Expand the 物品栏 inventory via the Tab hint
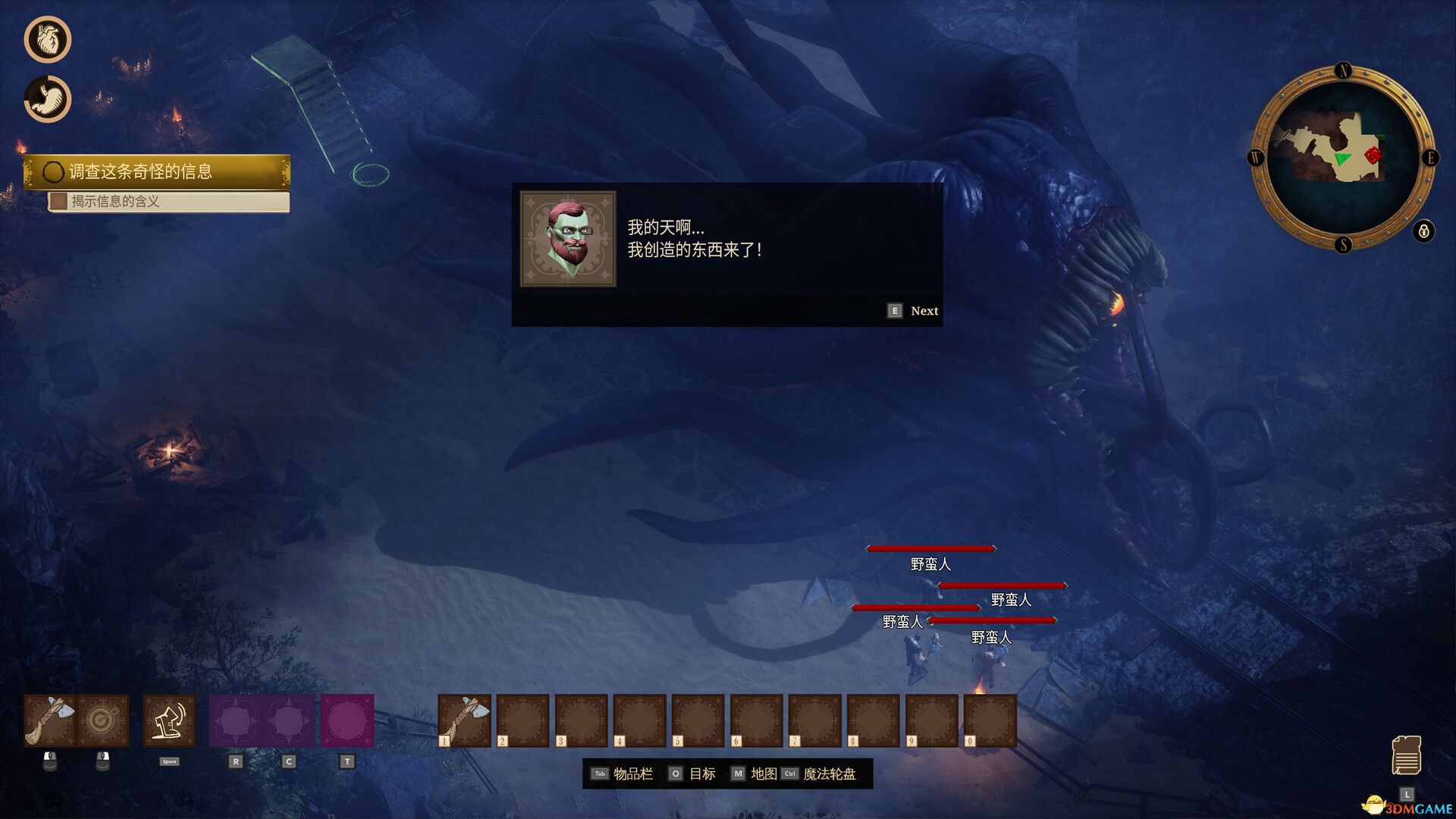The image size is (1456, 819). [x=621, y=773]
